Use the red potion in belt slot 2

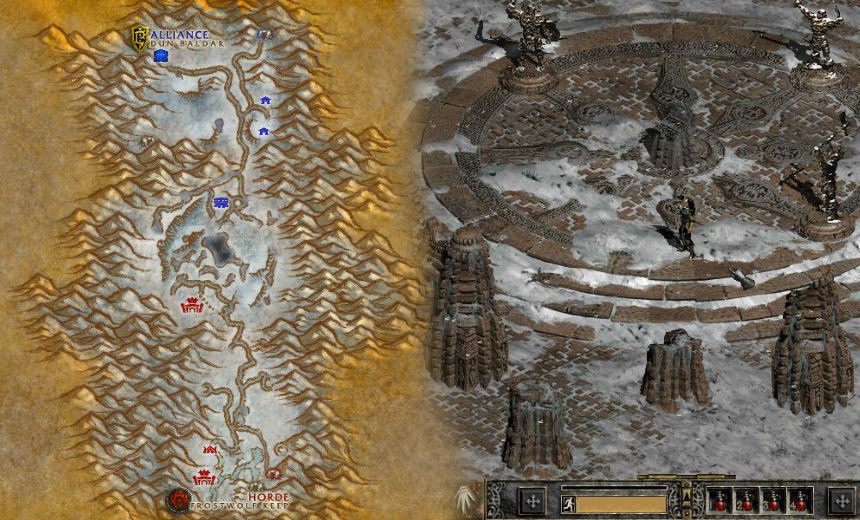coord(745,501)
